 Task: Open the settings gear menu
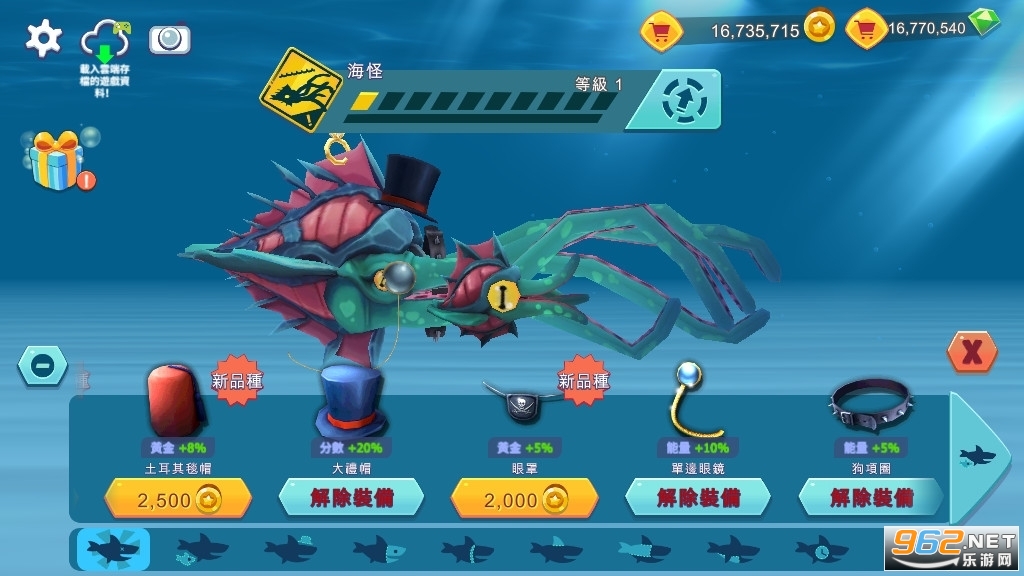tap(43, 38)
